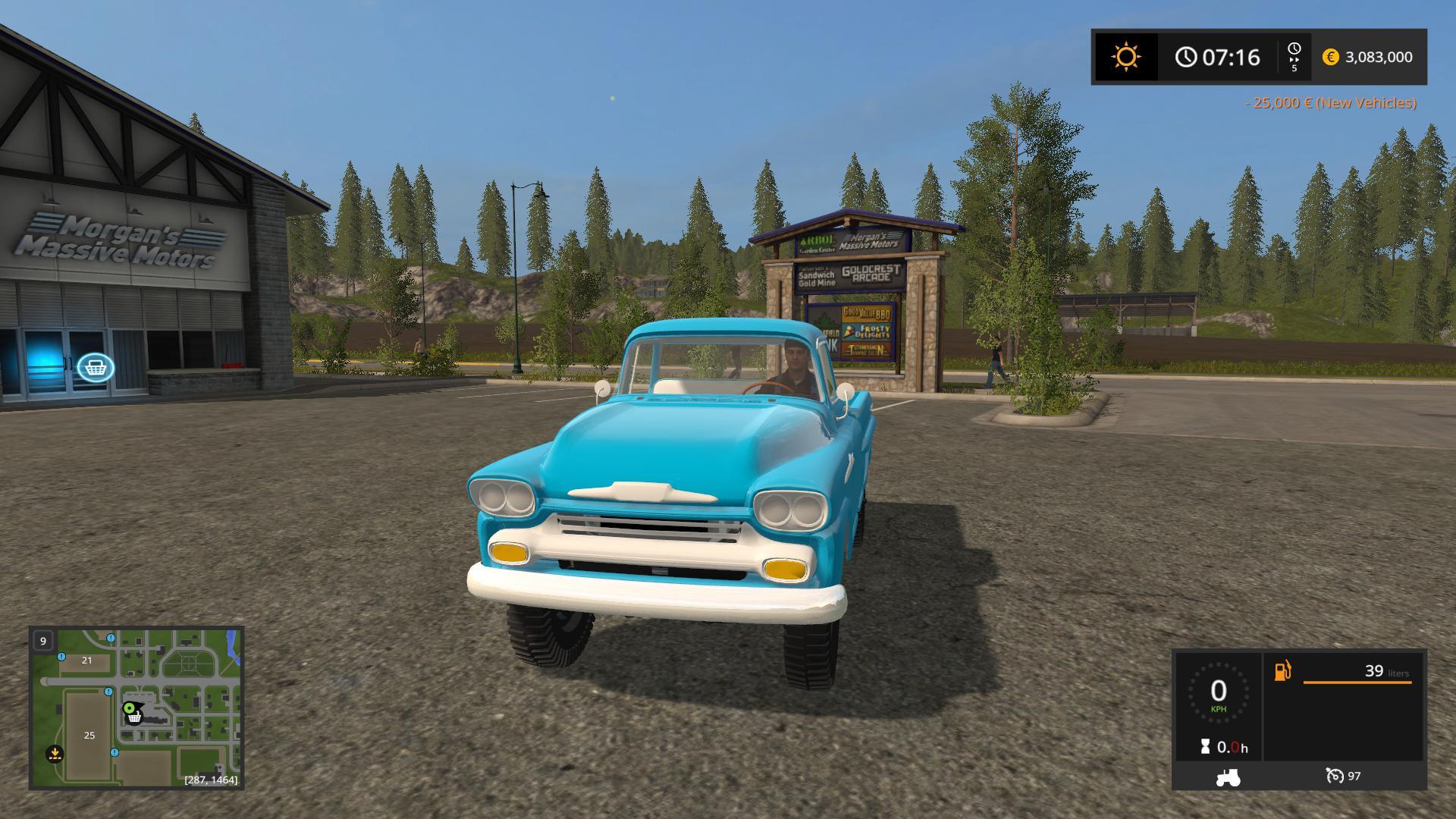Select the shop basket marker on the minimap
The image size is (1456, 819).
pos(134,717)
